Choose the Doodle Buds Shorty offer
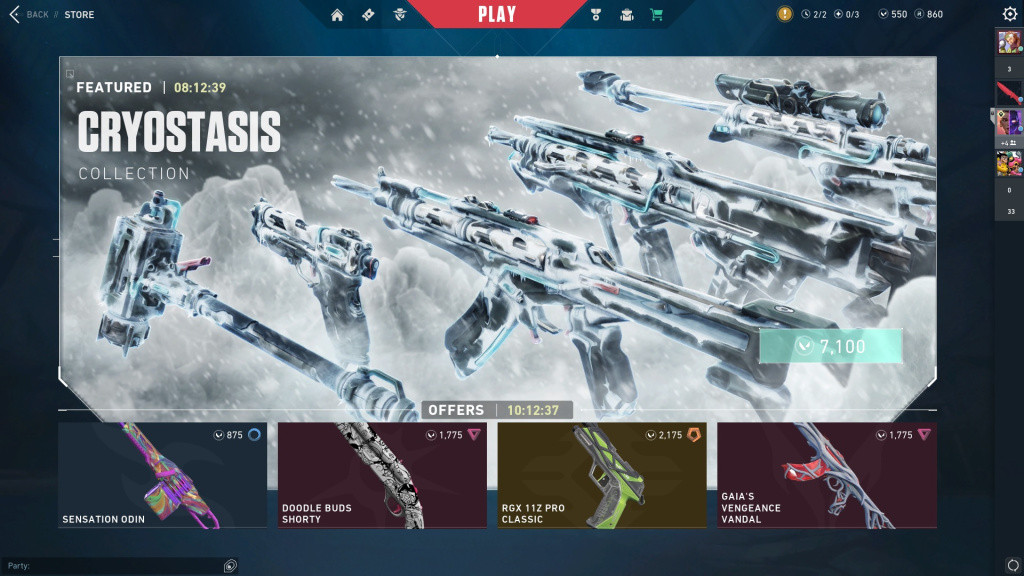Image resolution: width=1024 pixels, height=576 pixels. (x=382, y=475)
